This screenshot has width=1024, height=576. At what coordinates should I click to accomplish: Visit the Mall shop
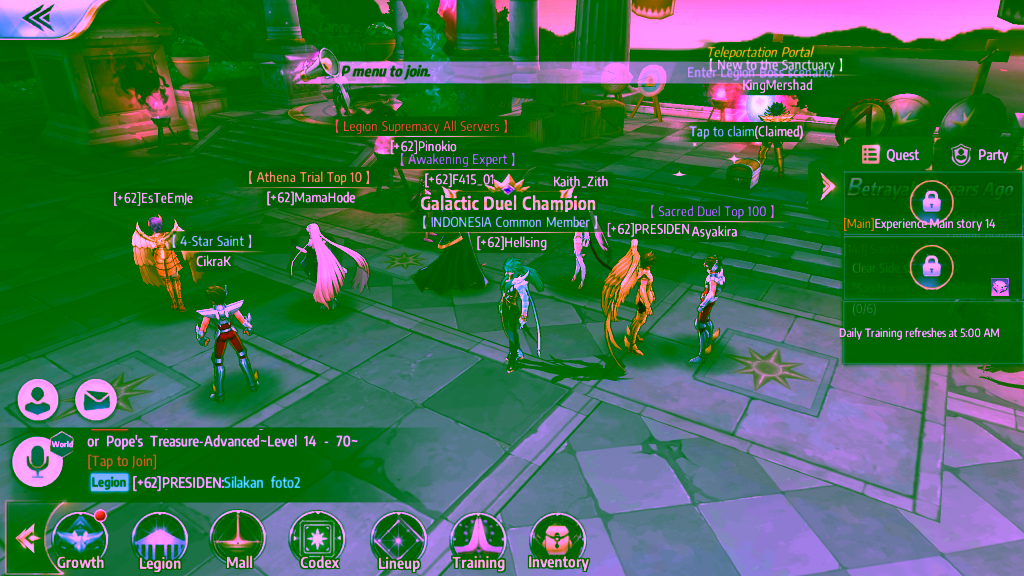(239, 541)
